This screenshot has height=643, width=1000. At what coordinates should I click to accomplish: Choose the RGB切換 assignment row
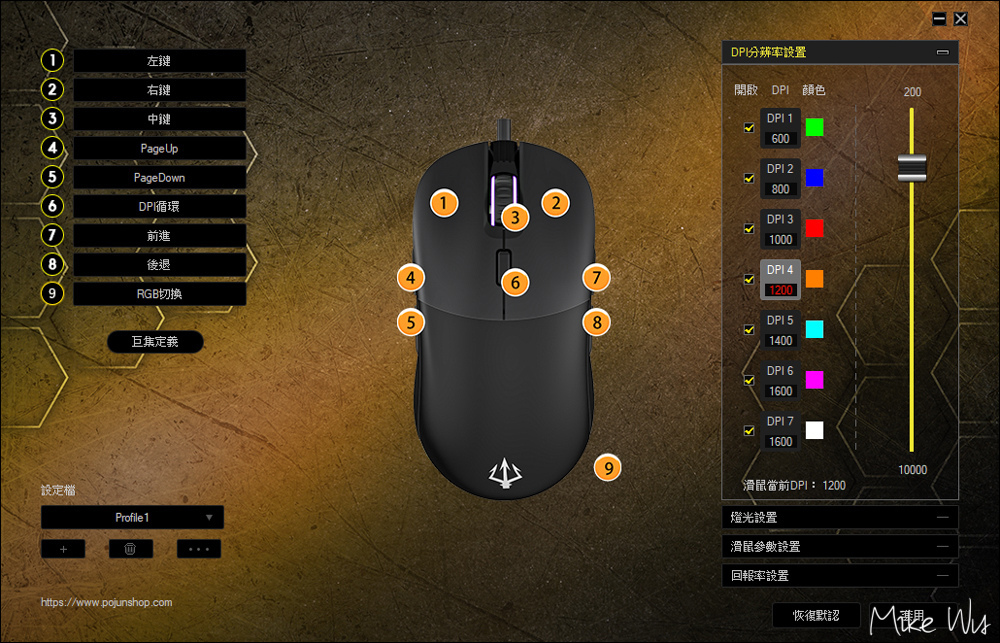point(159,294)
